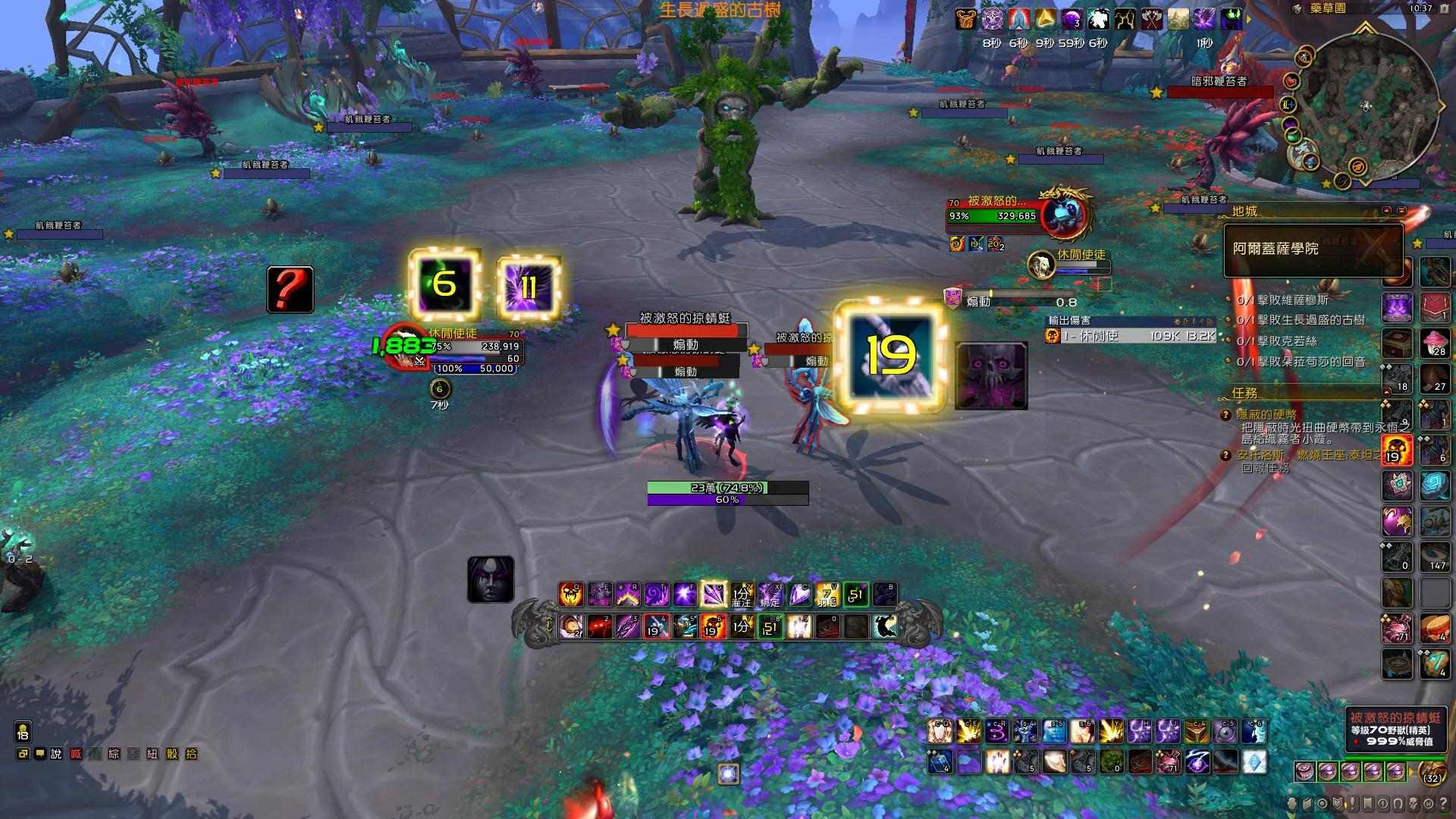
Task: Toggle the 拾 loot chat channel button
Action: pyautogui.click(x=190, y=754)
